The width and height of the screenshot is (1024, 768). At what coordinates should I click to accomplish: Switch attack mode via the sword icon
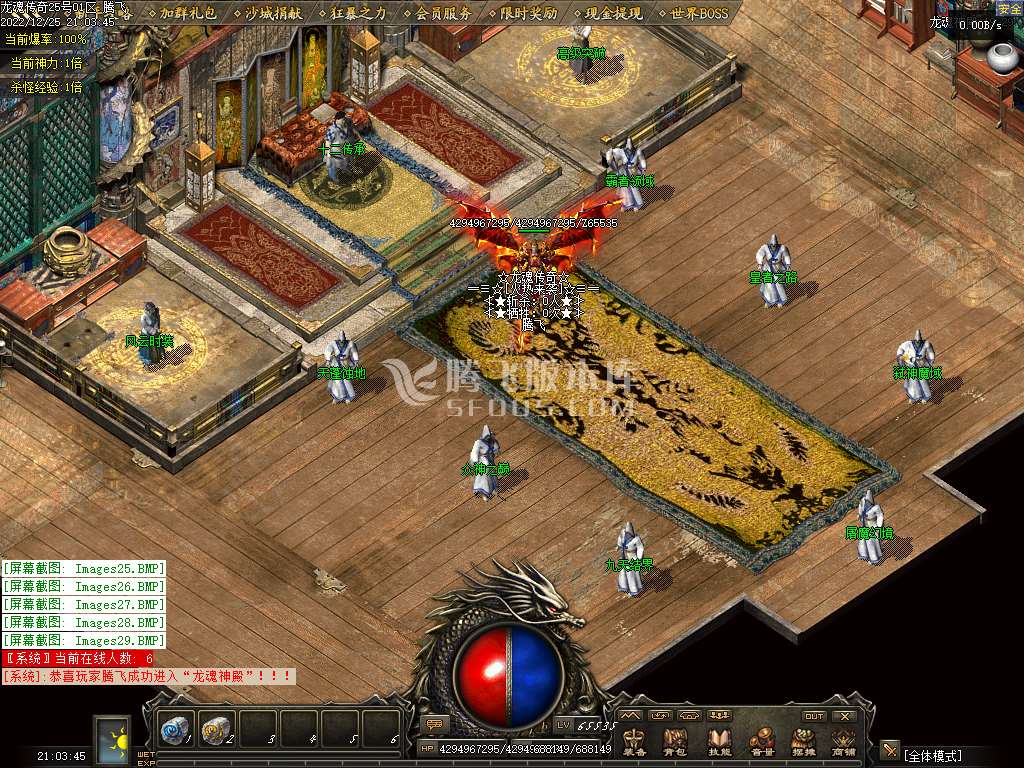tap(889, 750)
